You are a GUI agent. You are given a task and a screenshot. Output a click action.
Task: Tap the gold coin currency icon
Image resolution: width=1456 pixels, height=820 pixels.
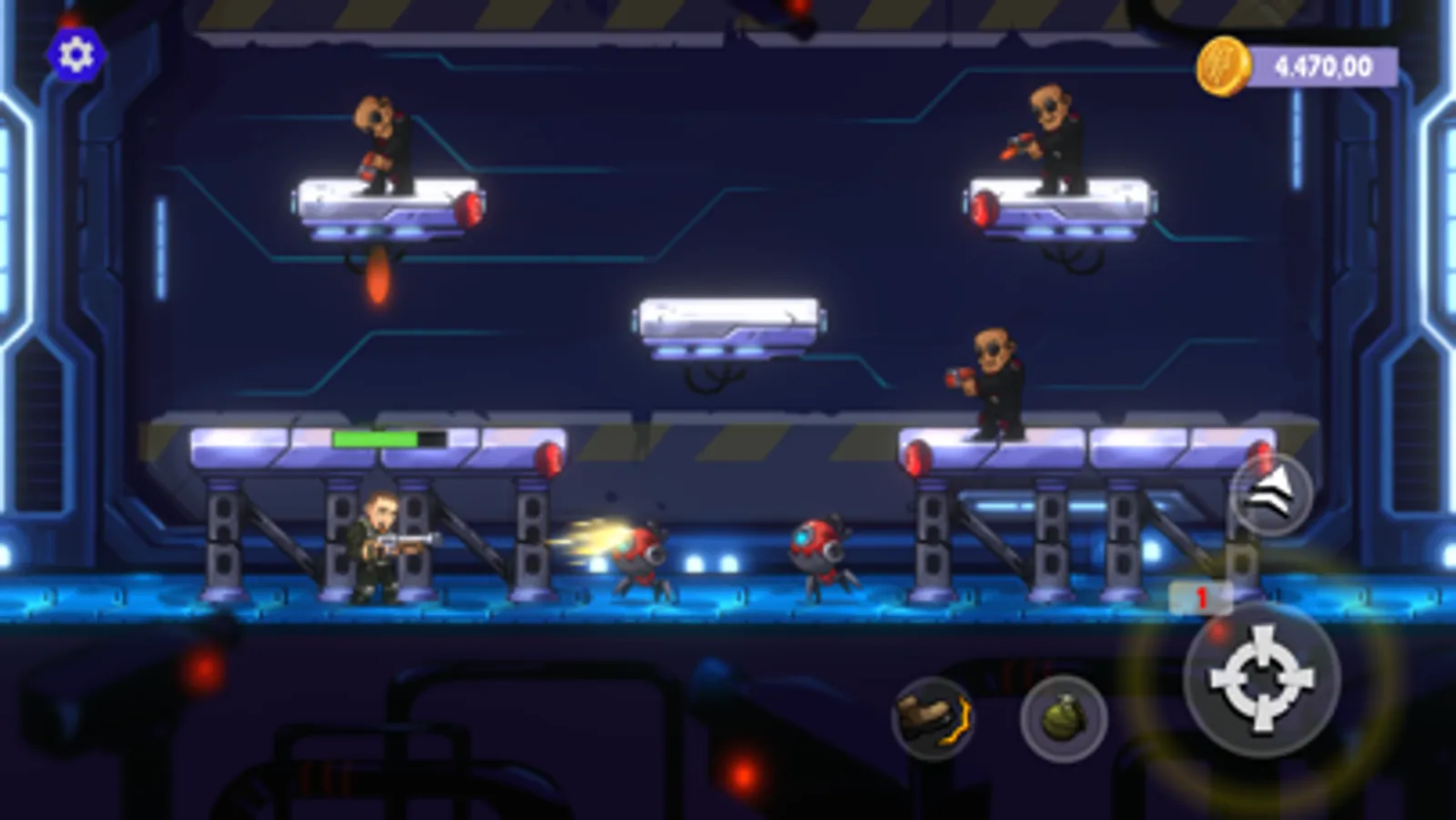pyautogui.click(x=1223, y=65)
